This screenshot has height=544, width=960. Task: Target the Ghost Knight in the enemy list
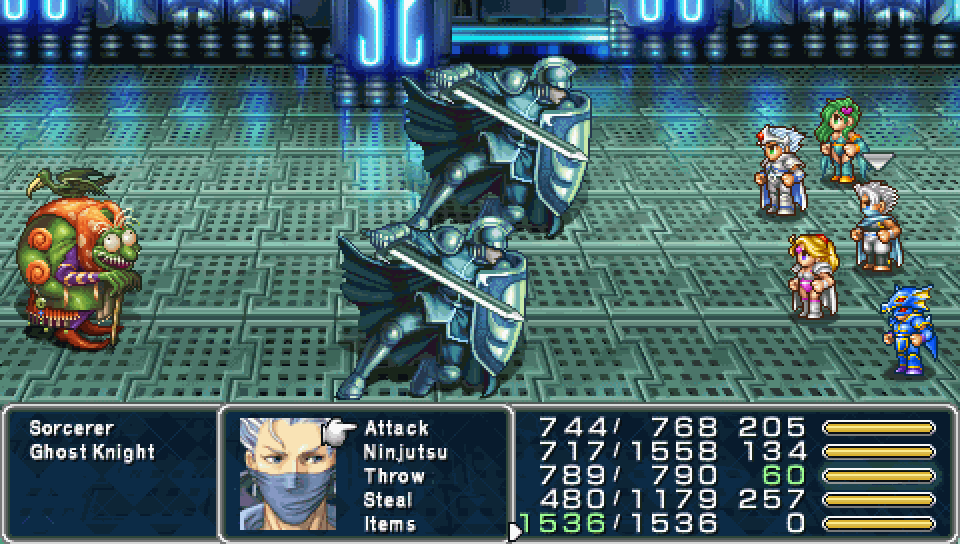point(92,452)
